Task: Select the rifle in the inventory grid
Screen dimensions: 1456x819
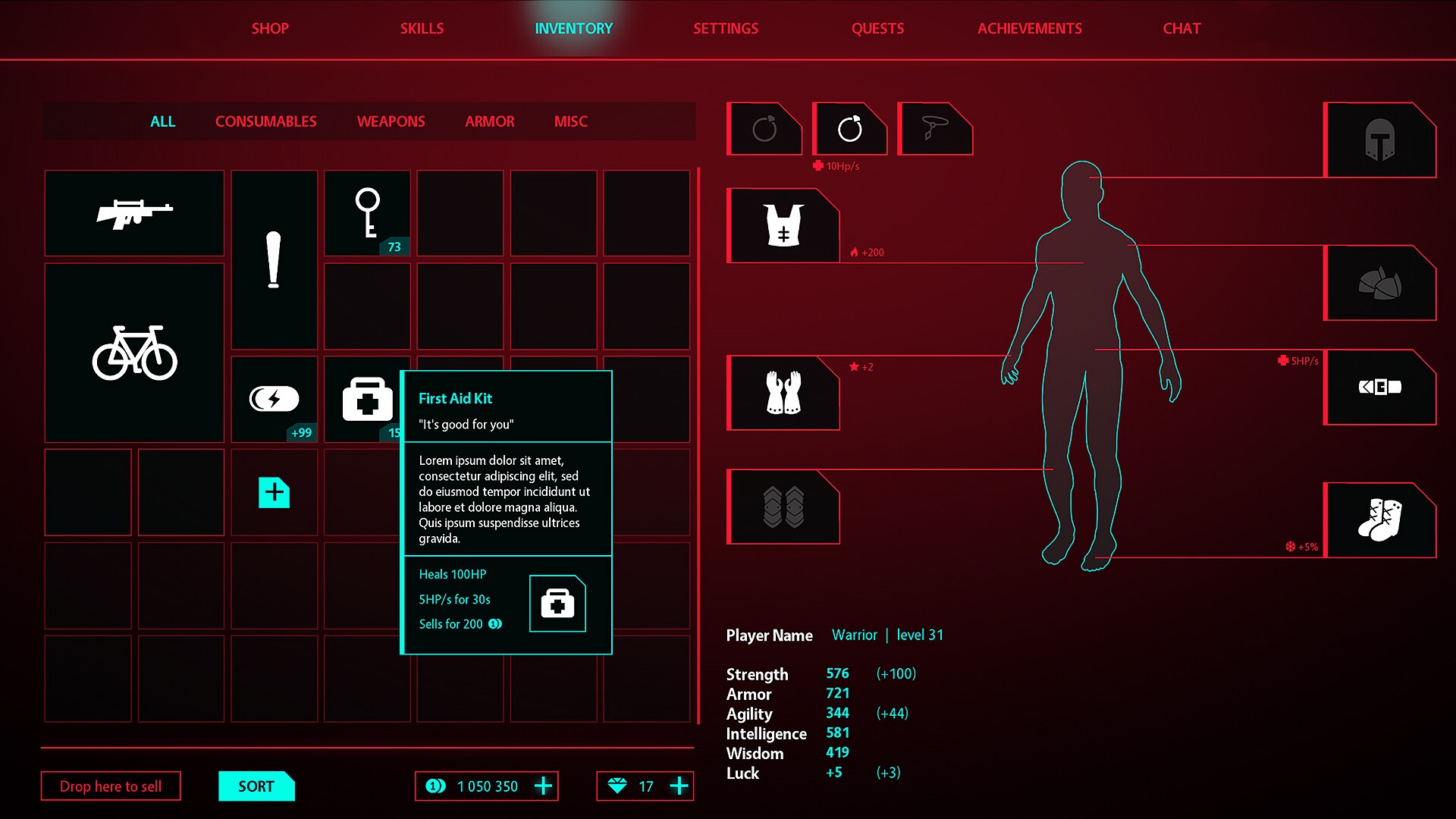Action: tap(133, 213)
